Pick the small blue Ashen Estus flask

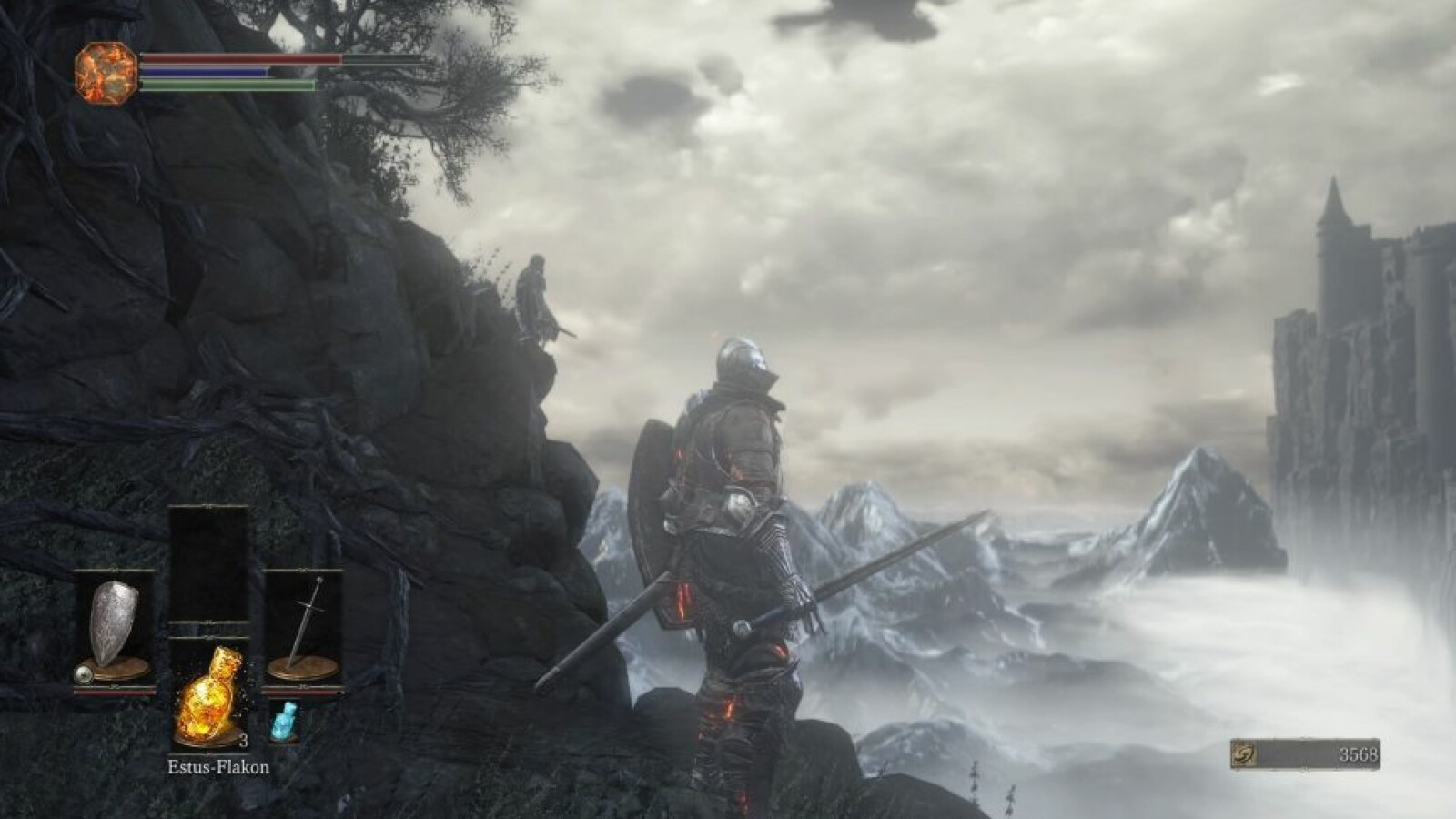284,722
